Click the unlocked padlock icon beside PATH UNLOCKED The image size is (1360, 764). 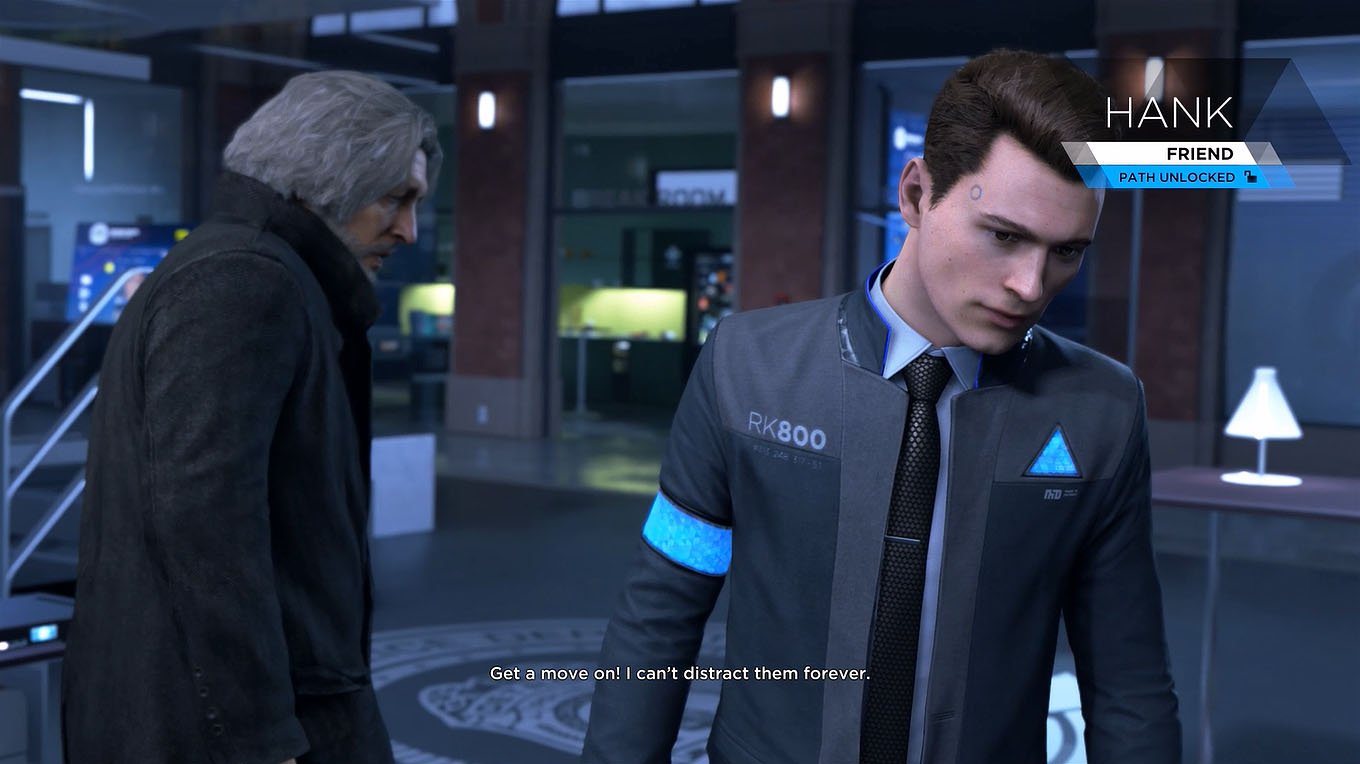pyautogui.click(x=1249, y=177)
